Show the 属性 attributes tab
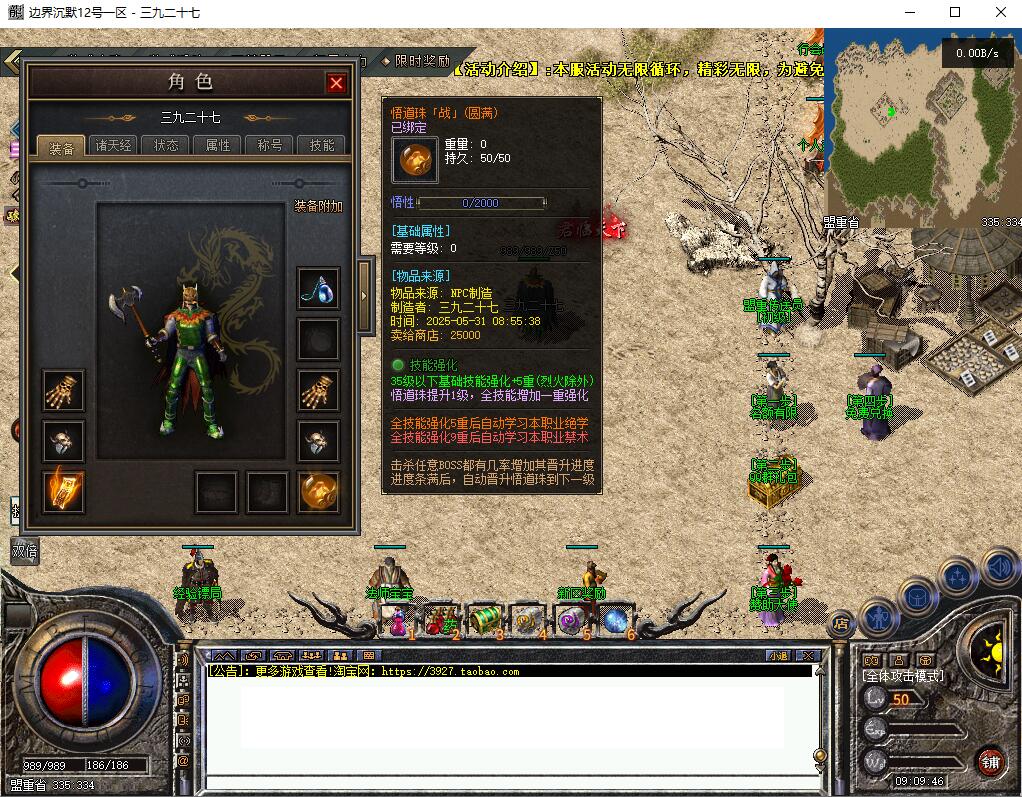This screenshot has height=797, width=1022. click(218, 145)
